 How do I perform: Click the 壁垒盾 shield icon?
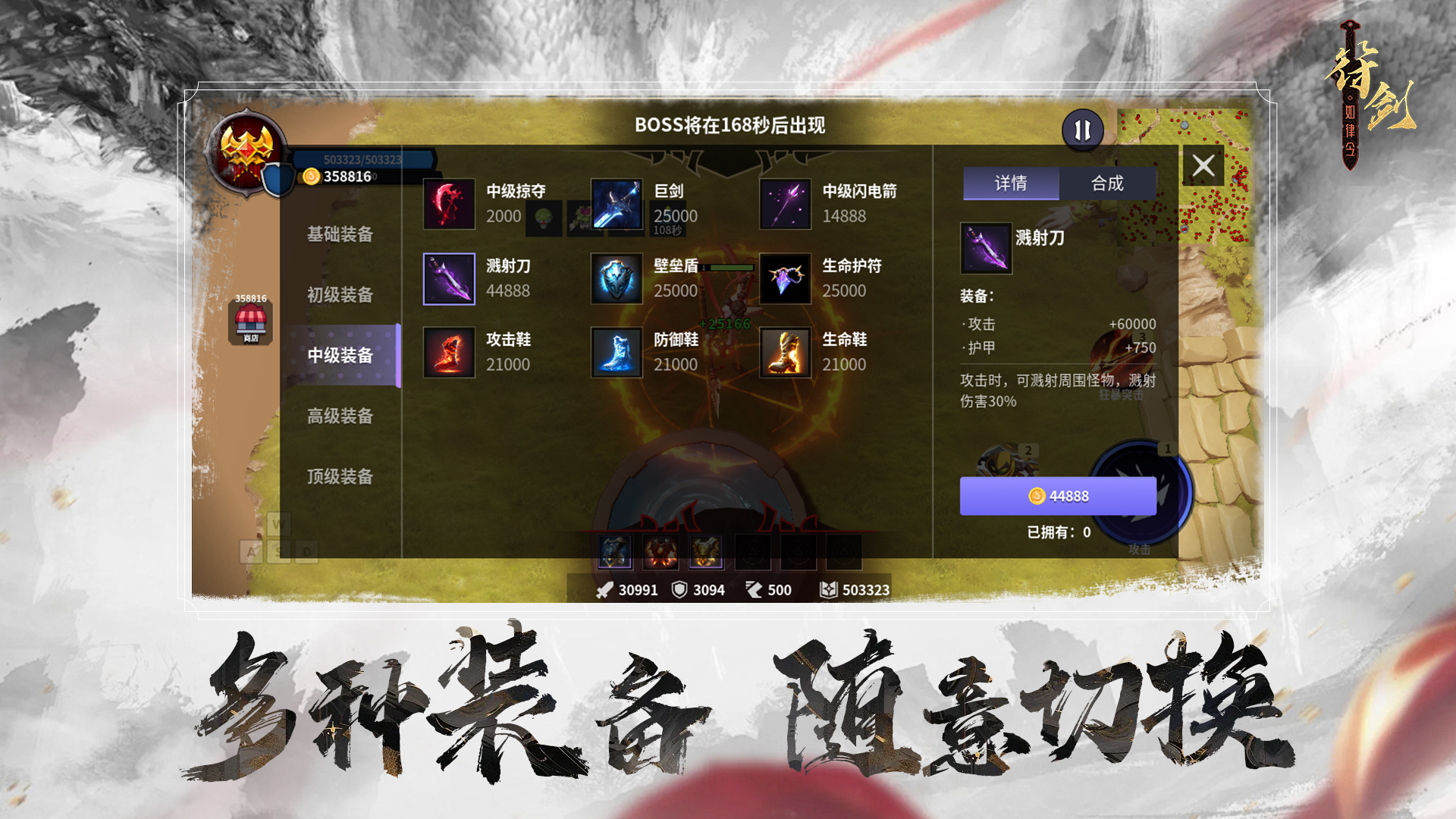pyautogui.click(x=616, y=278)
